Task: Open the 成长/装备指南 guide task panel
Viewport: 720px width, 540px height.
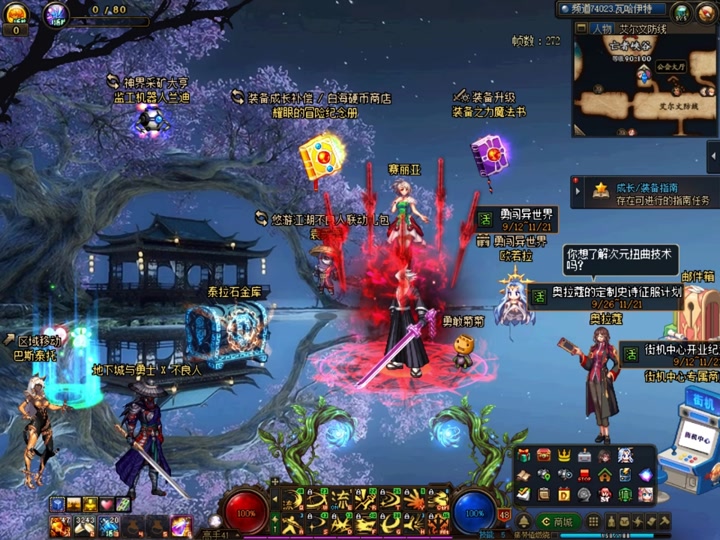Action: coord(644,193)
